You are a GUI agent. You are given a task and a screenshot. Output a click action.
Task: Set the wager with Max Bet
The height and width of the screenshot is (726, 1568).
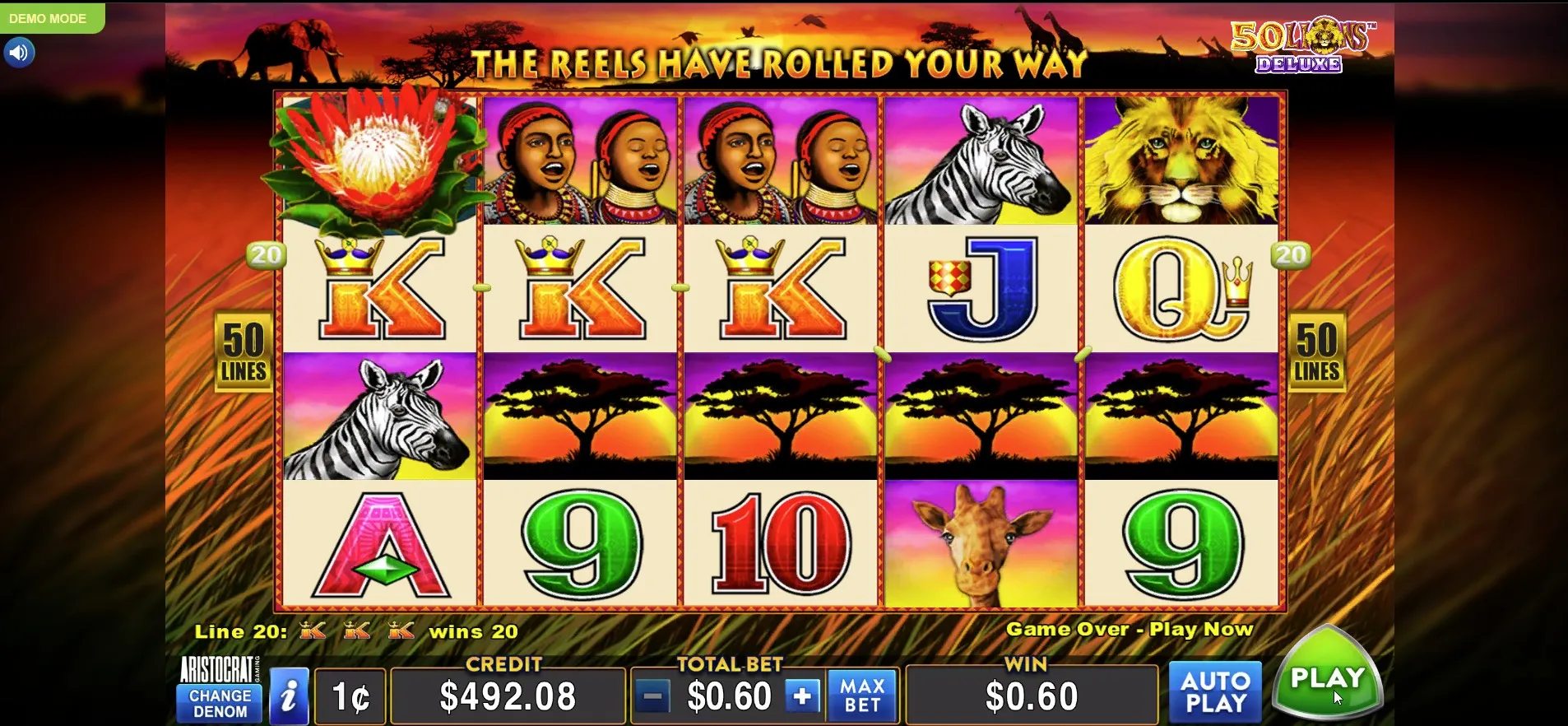[x=862, y=696]
